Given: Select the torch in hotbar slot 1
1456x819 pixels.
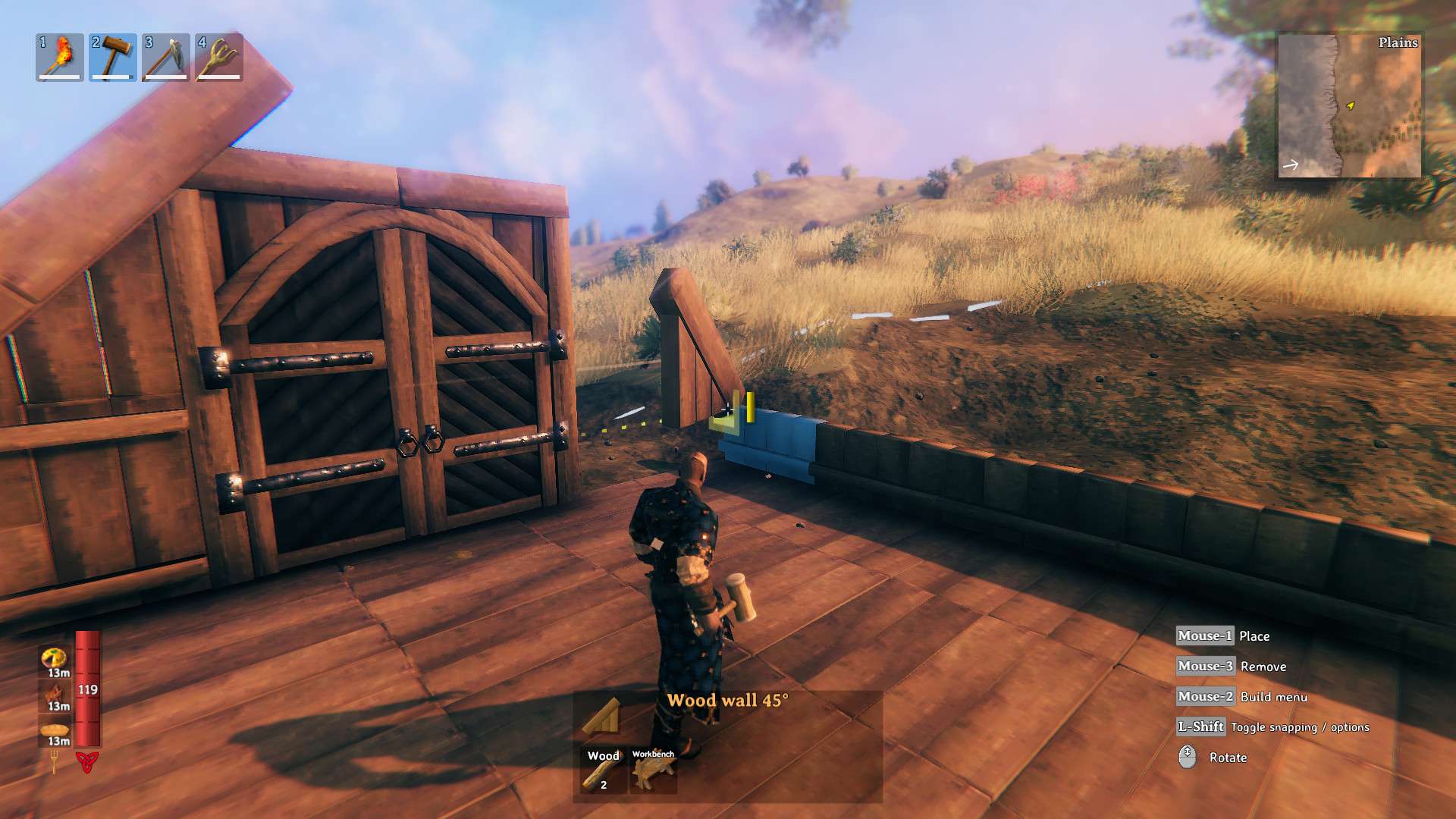Looking at the screenshot, I should (59, 55).
